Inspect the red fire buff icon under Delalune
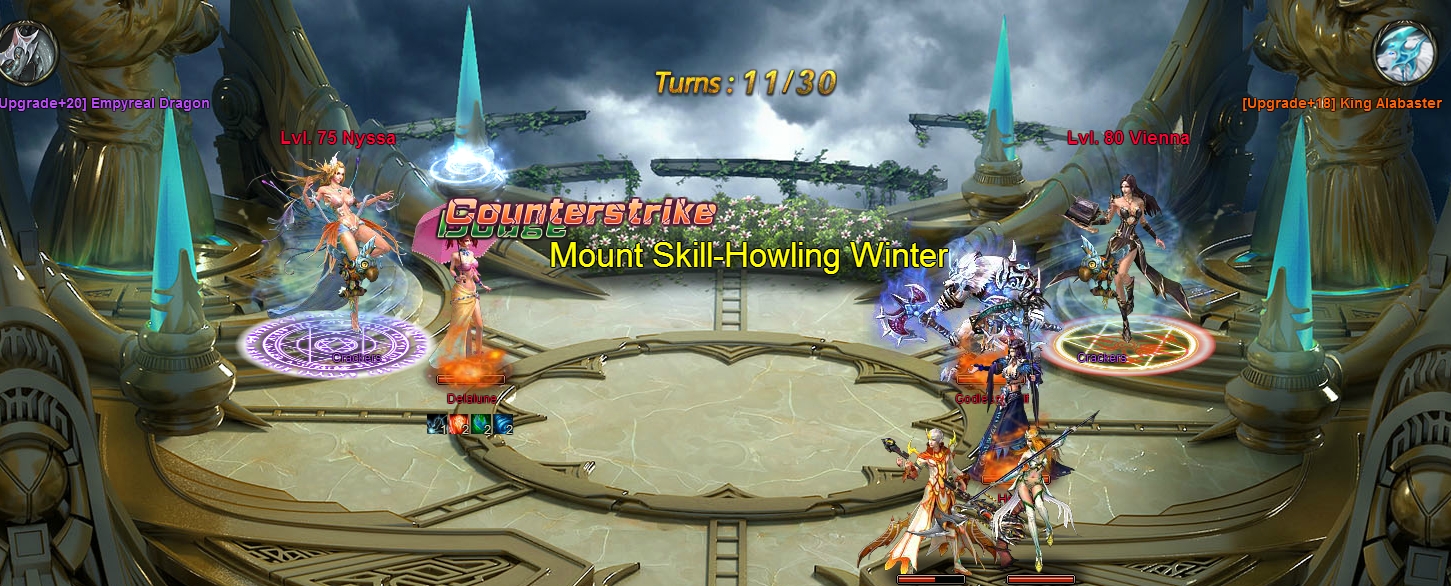 [458, 424]
